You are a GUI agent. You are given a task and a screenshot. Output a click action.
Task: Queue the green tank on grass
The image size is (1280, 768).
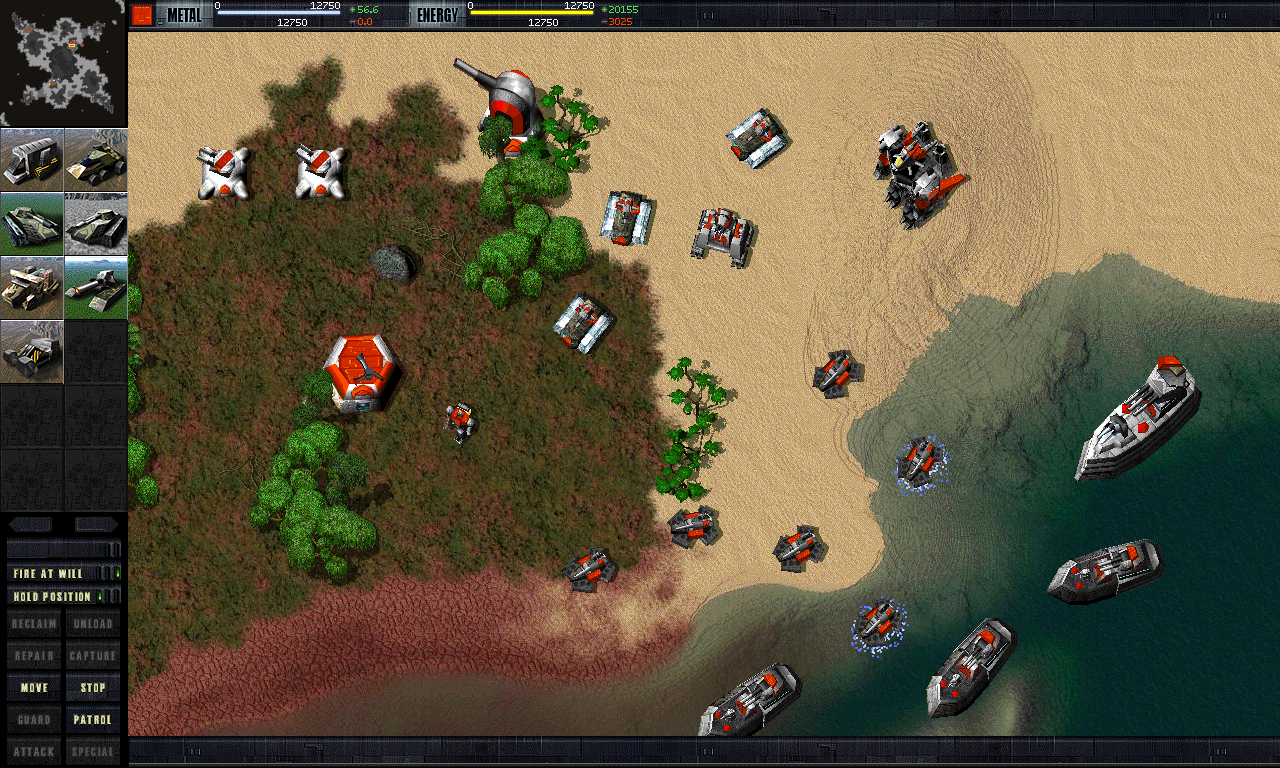coord(32,224)
